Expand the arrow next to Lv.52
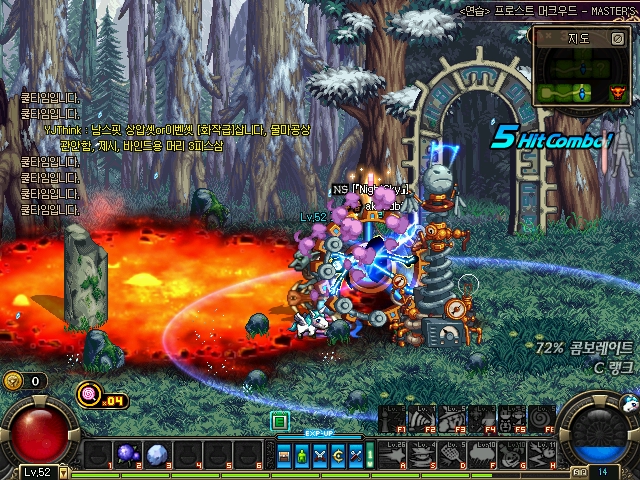The image size is (640, 480). (63, 472)
